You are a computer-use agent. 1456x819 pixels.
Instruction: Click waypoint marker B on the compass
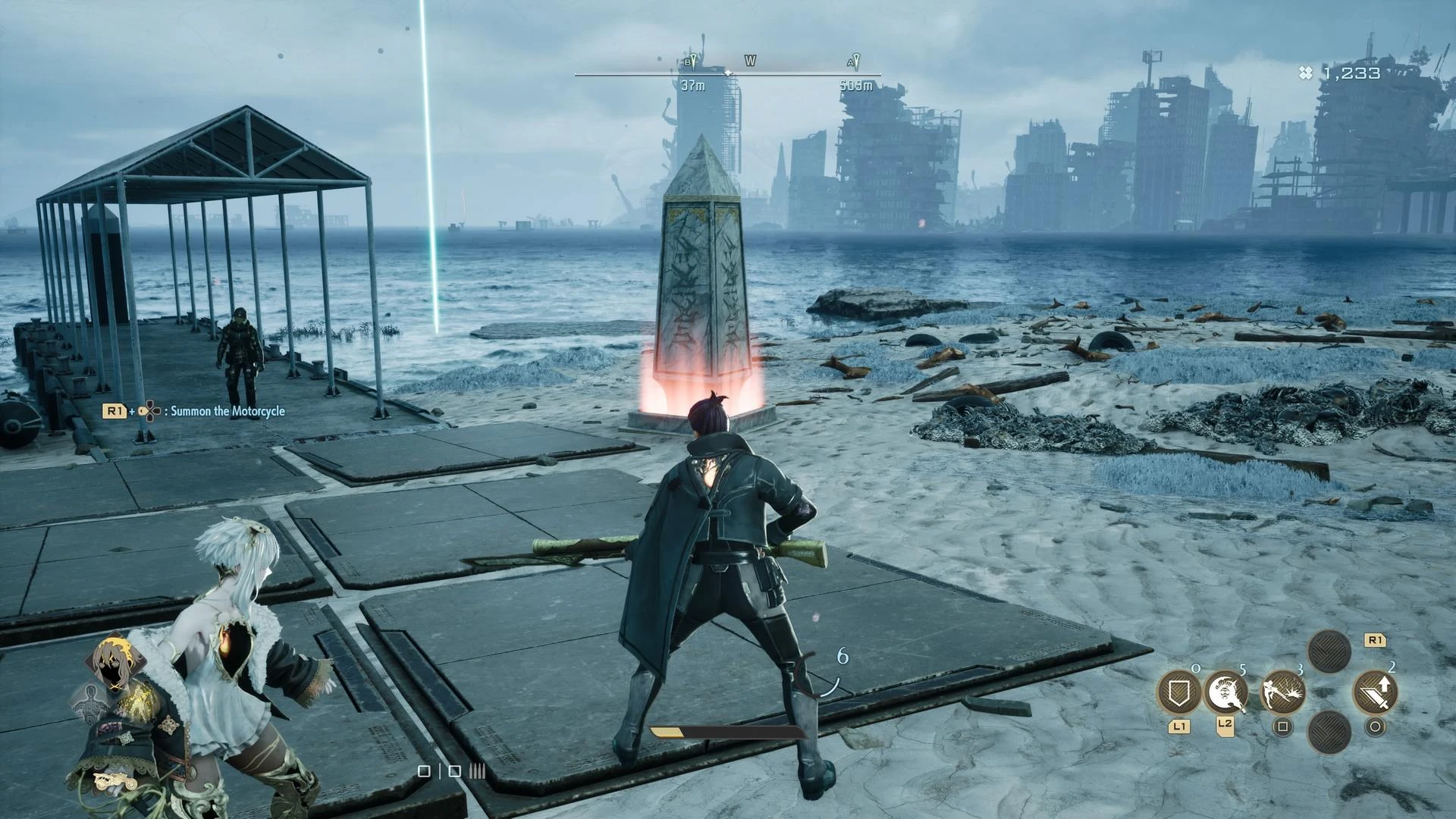click(692, 62)
